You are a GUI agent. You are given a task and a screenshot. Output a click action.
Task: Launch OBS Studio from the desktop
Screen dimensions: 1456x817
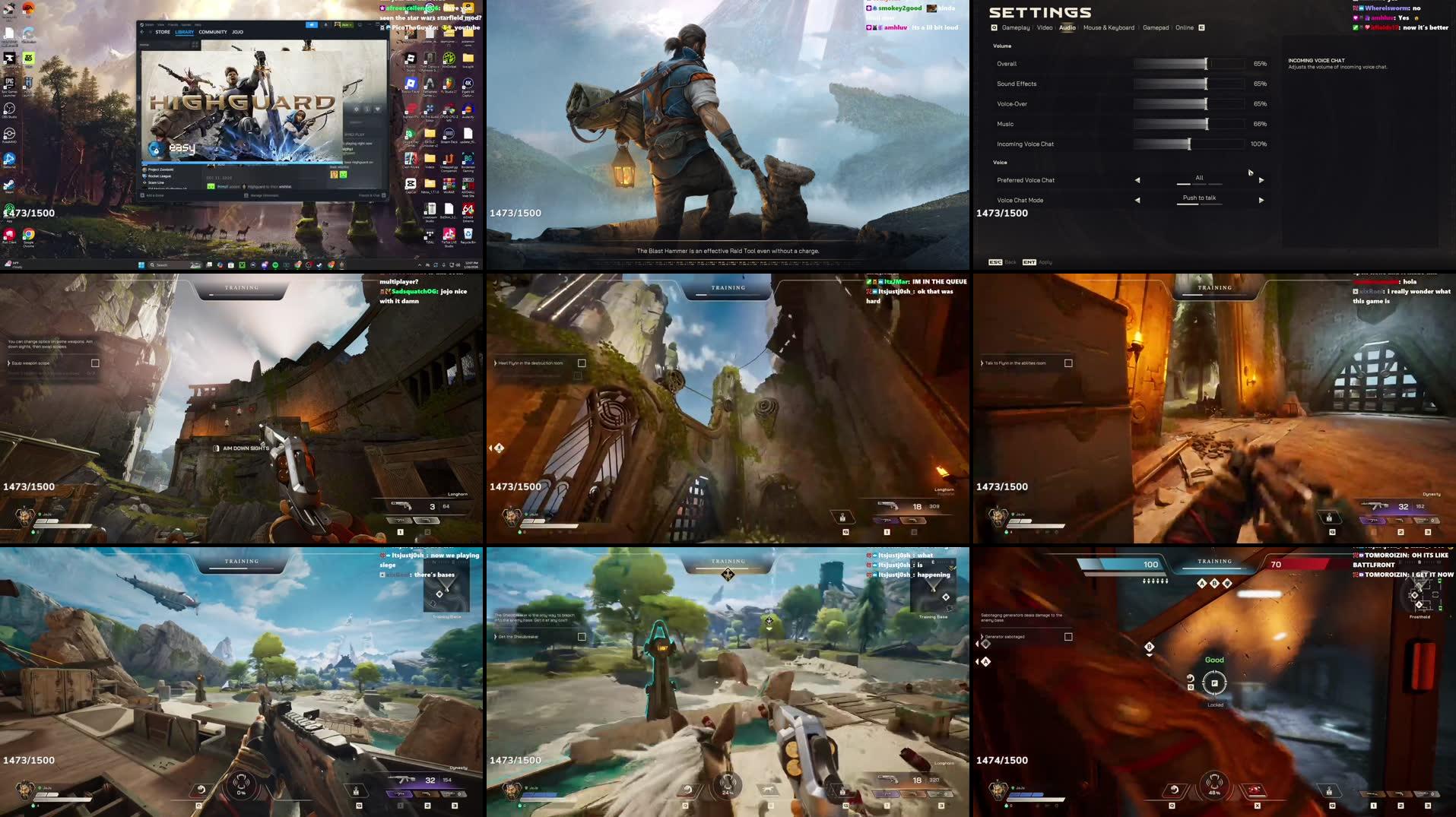pos(9,108)
